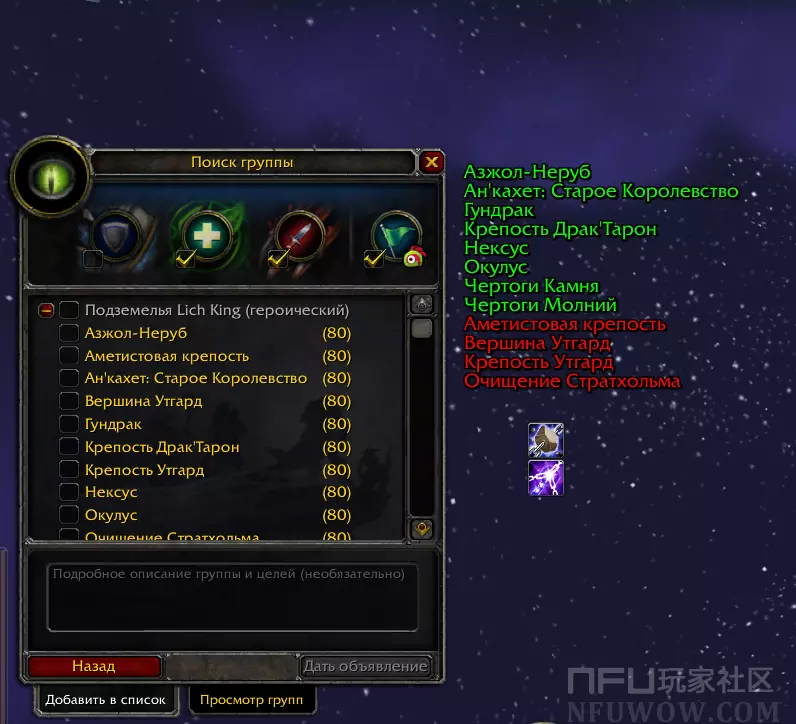Image resolution: width=796 pixels, height=724 pixels.
Task: Select Ан'кахет: Старое Королевство checkbox
Action: coord(69,378)
